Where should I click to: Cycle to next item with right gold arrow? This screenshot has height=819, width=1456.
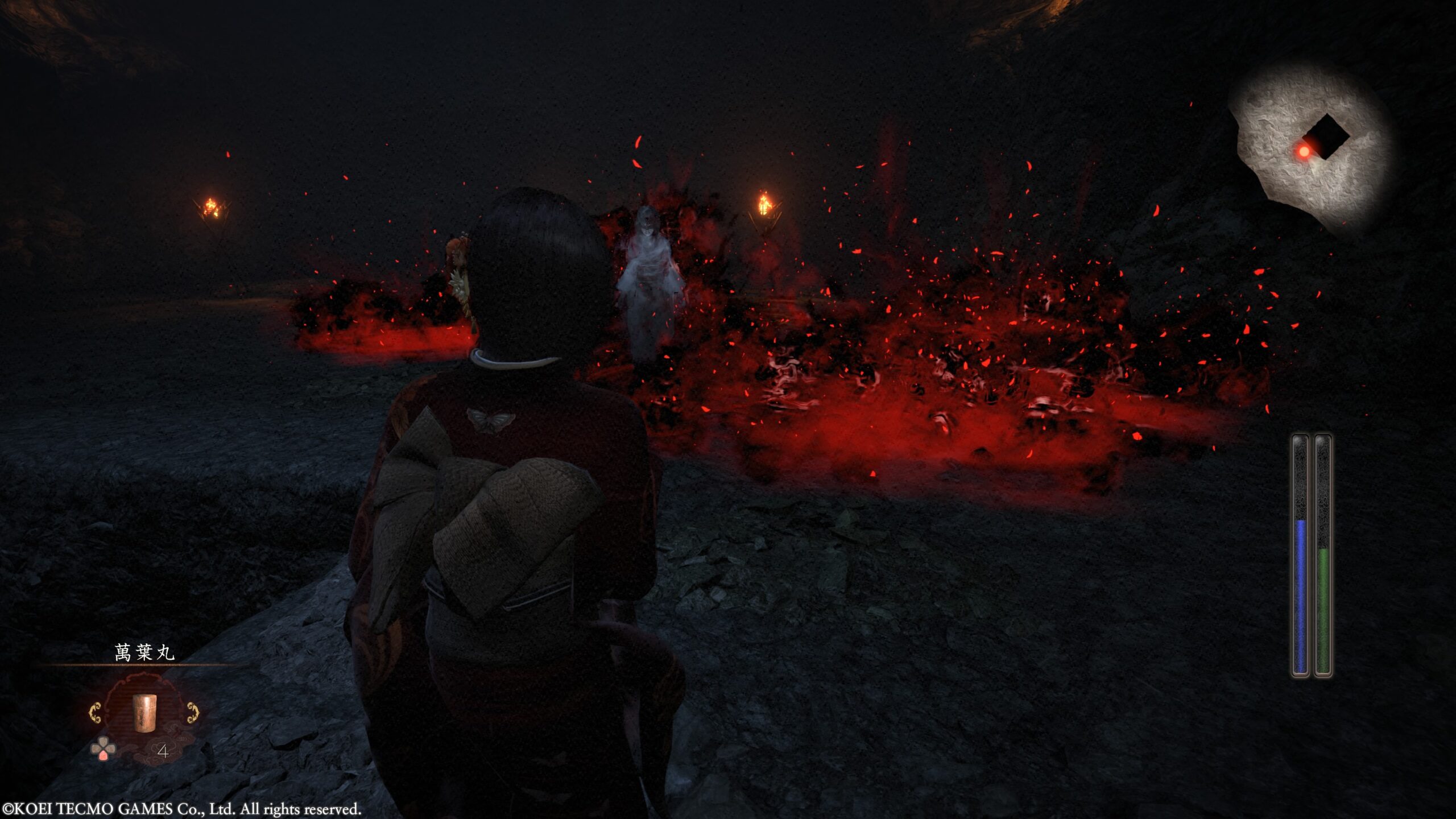coord(193,713)
